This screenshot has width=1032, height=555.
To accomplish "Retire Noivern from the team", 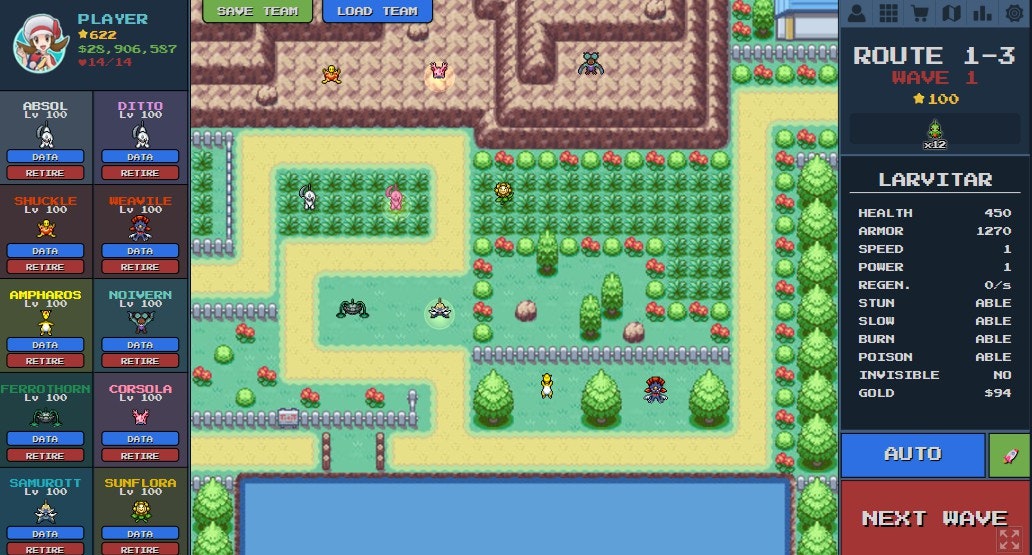I will click(140, 361).
